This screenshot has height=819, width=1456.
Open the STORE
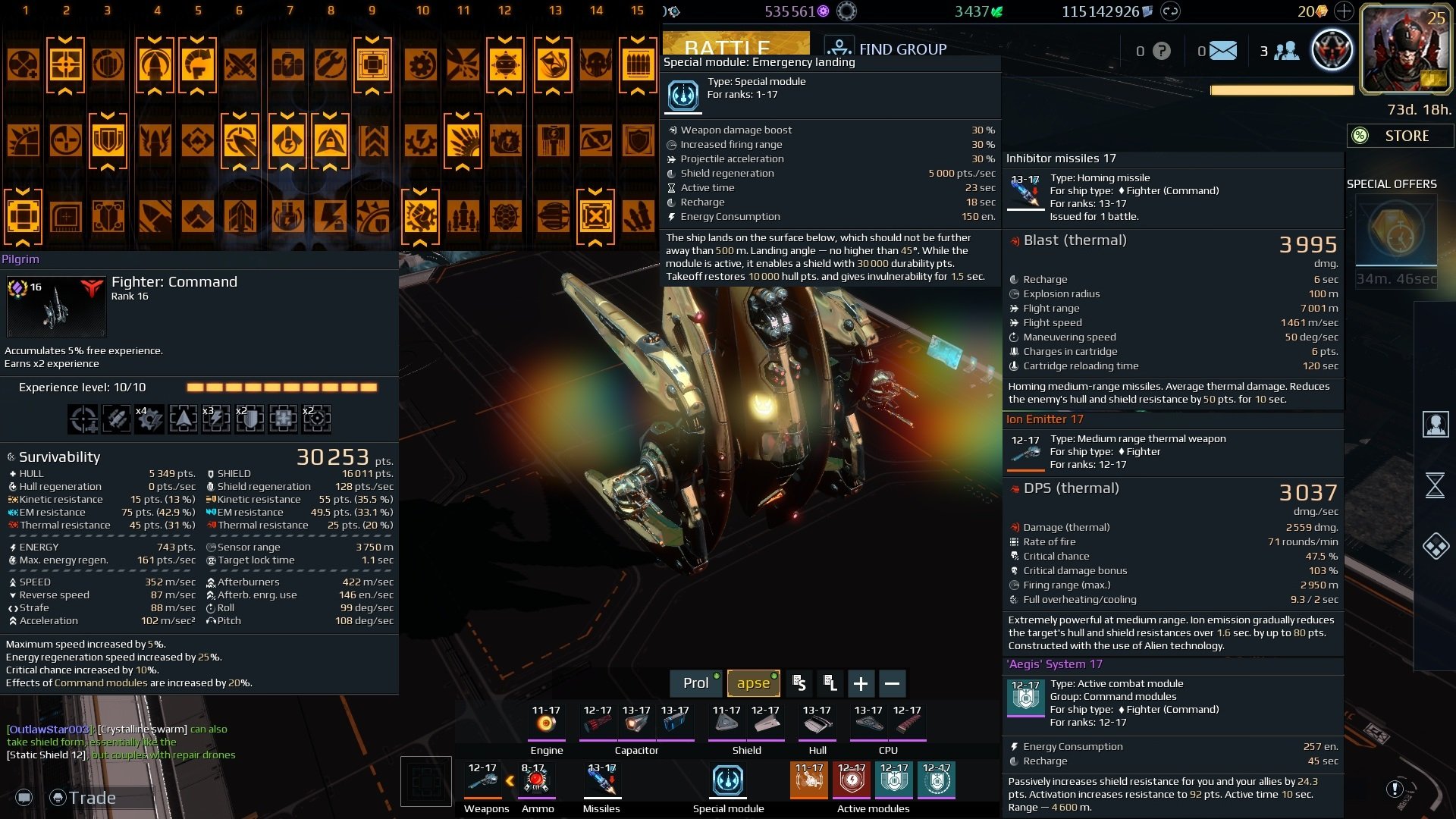(x=1400, y=136)
